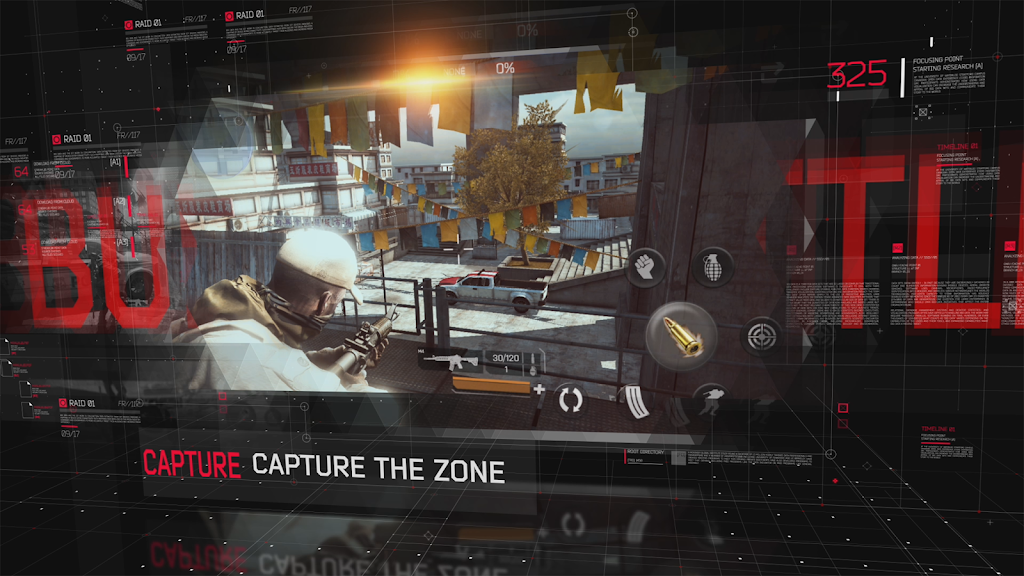Activate the crosshair aim button
Viewport: 1024px width, 576px height.
(763, 335)
